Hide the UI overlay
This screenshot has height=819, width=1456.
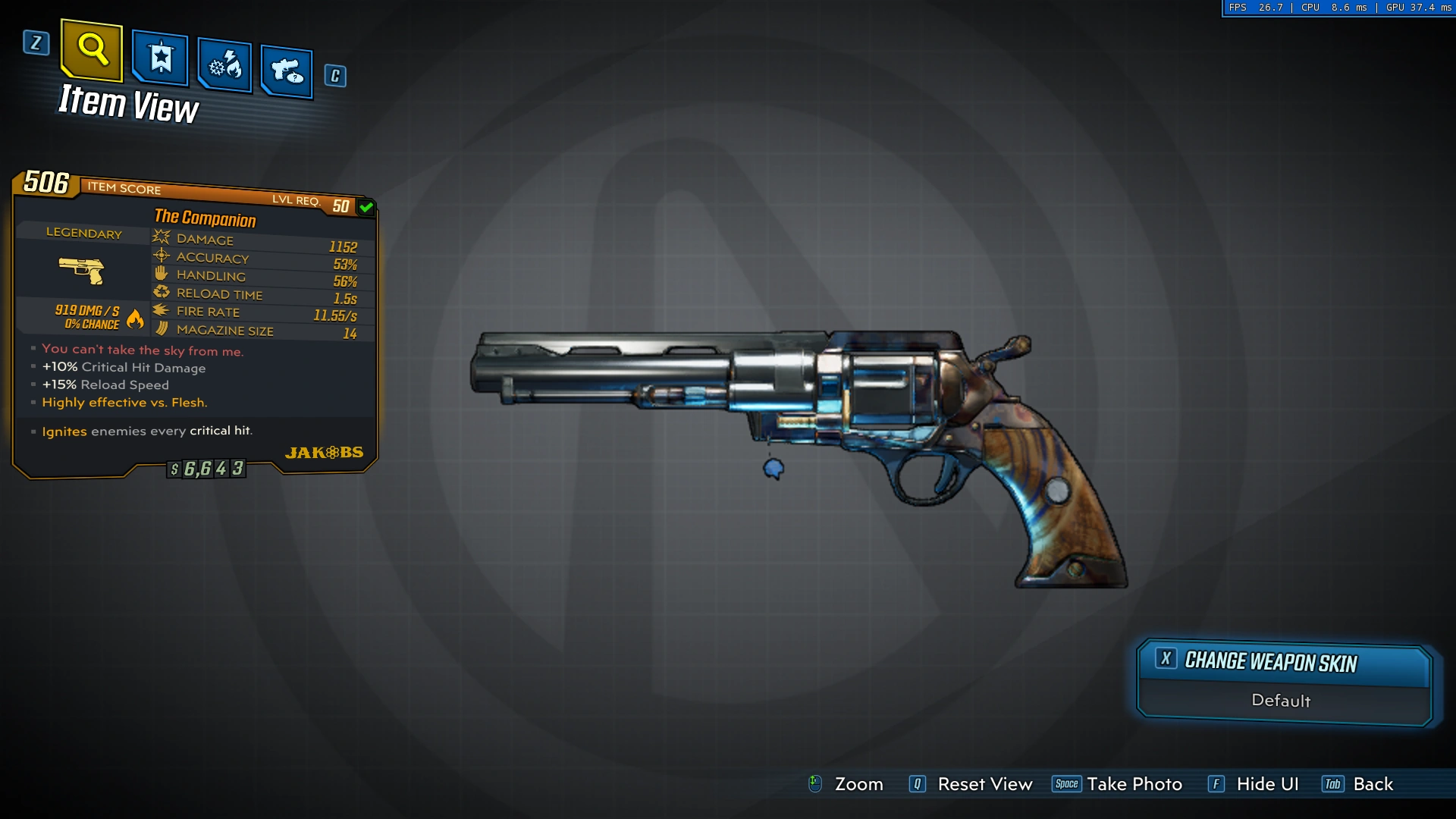(1254, 784)
